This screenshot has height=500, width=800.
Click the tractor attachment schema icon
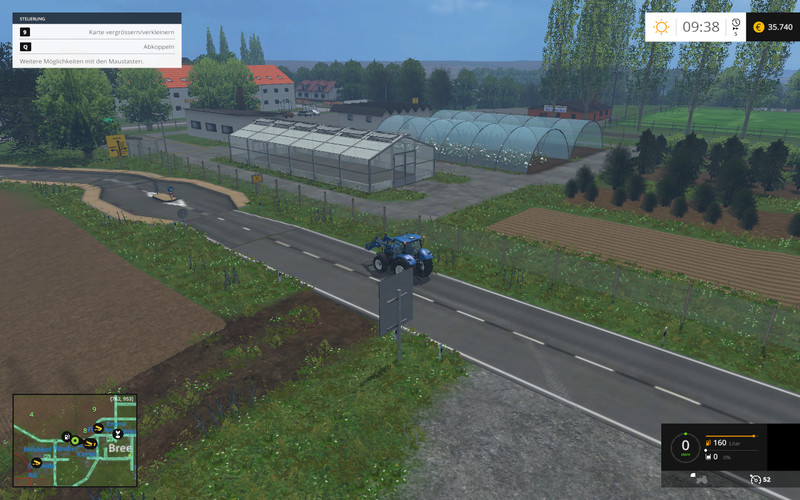(x=701, y=479)
